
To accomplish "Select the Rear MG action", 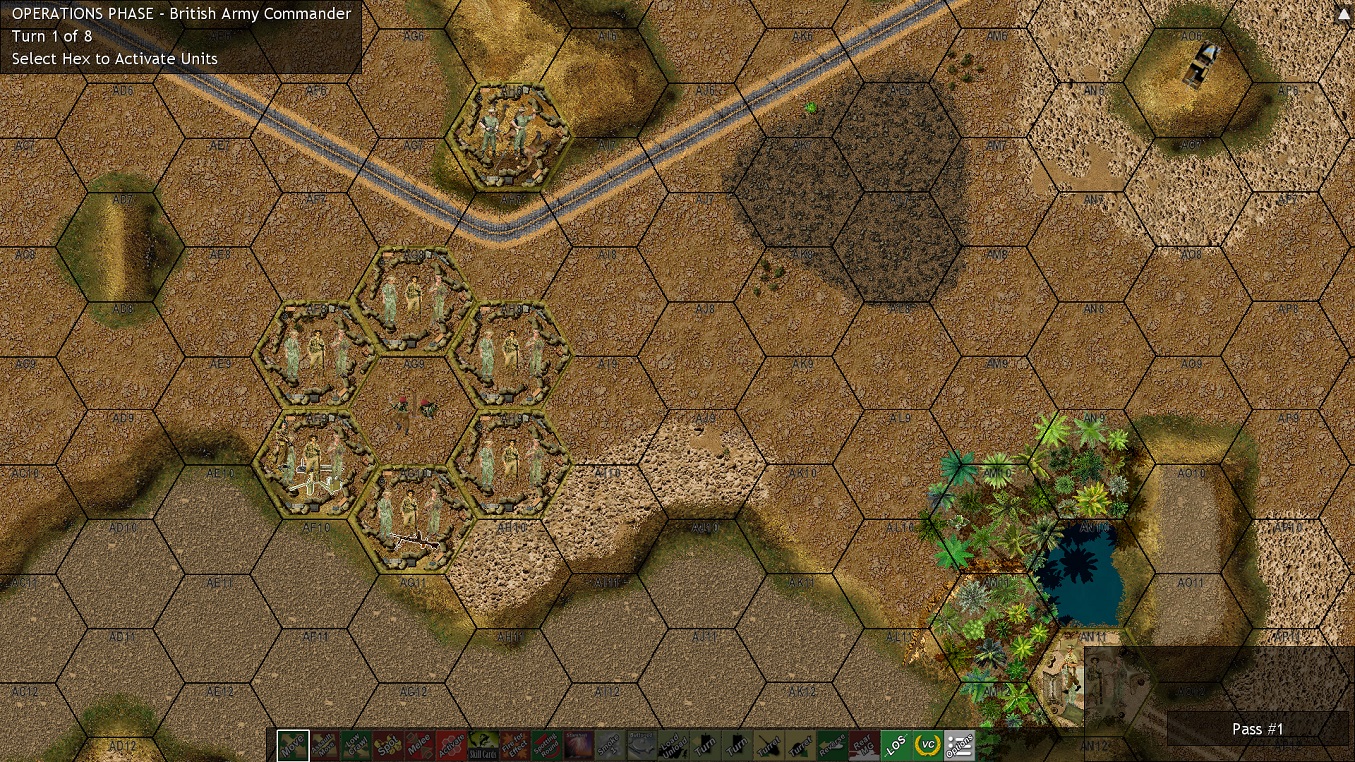I will click(864, 745).
